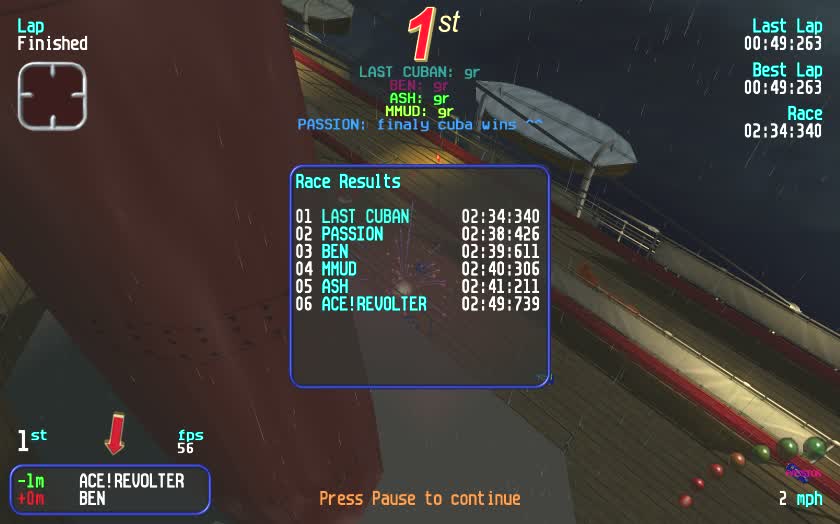The height and width of the screenshot is (524, 840).
Task: Select ACE!REVOLTER's sixth-place result row
Action: 417,304
